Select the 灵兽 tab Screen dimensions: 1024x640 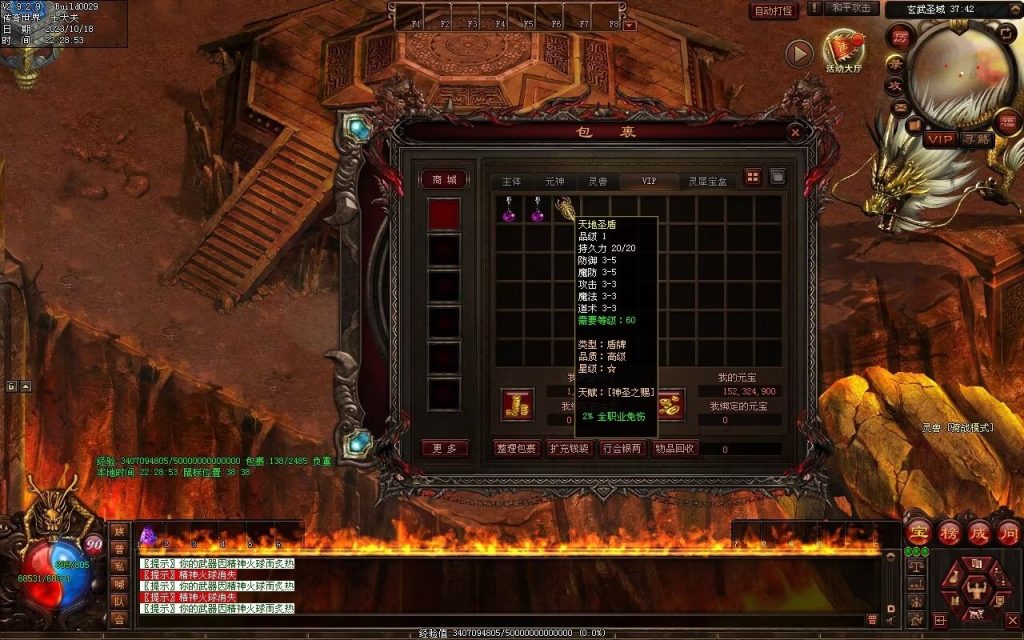tap(597, 181)
